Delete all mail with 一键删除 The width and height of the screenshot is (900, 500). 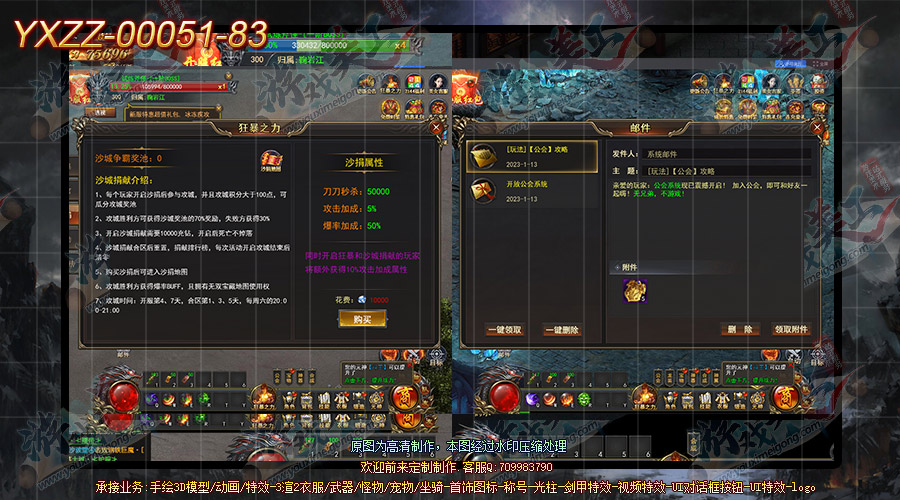560,329
